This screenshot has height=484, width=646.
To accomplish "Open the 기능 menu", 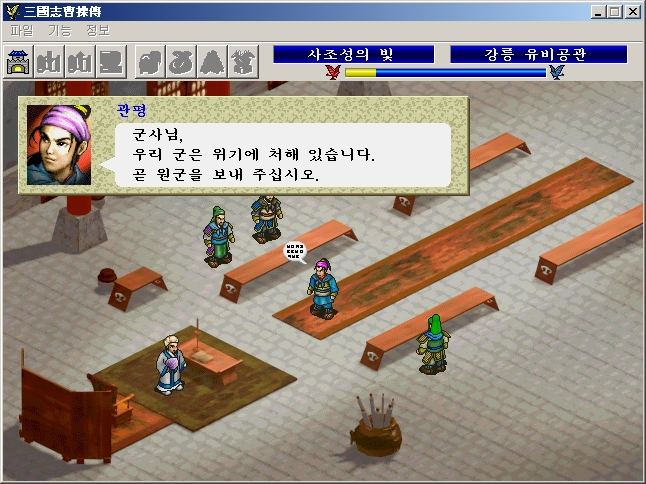I will tap(60, 30).
